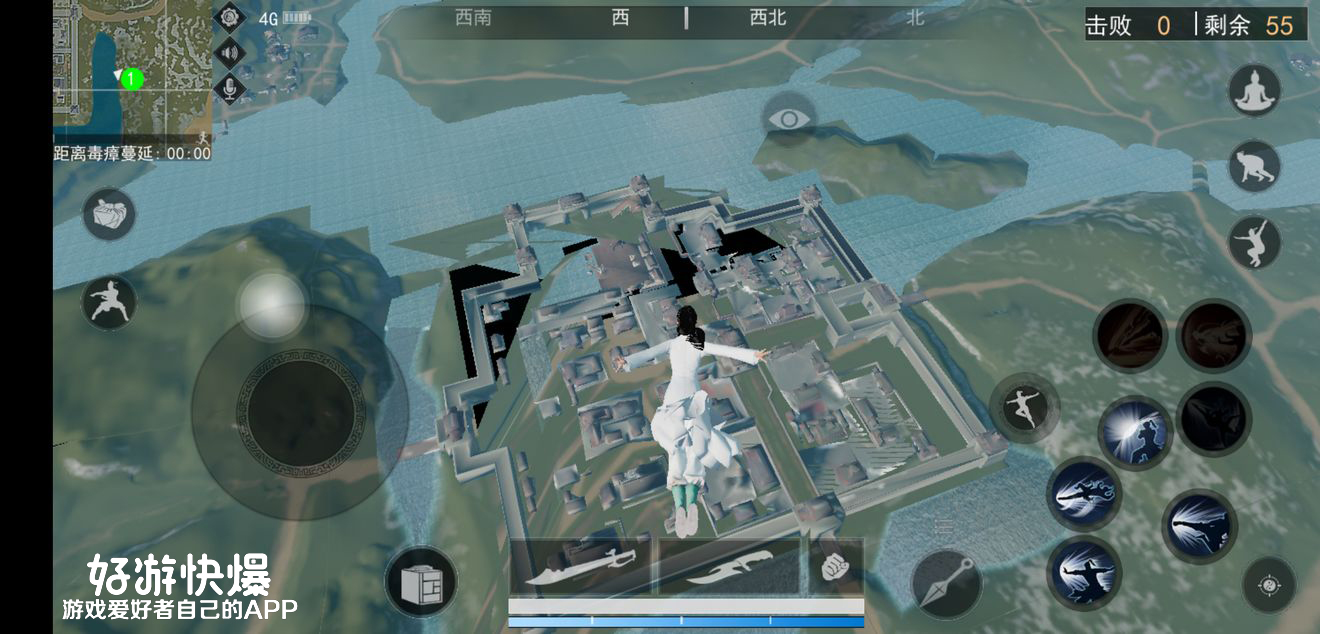This screenshot has height=634, width=1320.
Task: Tap the yin-yang target button
Action: pyautogui.click(x=1269, y=585)
